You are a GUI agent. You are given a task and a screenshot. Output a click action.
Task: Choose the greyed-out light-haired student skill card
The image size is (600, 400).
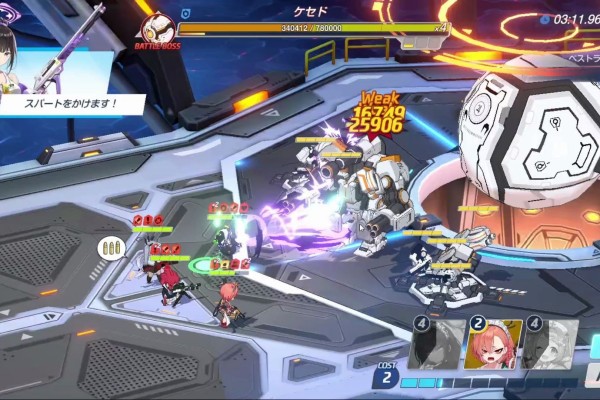550,345
